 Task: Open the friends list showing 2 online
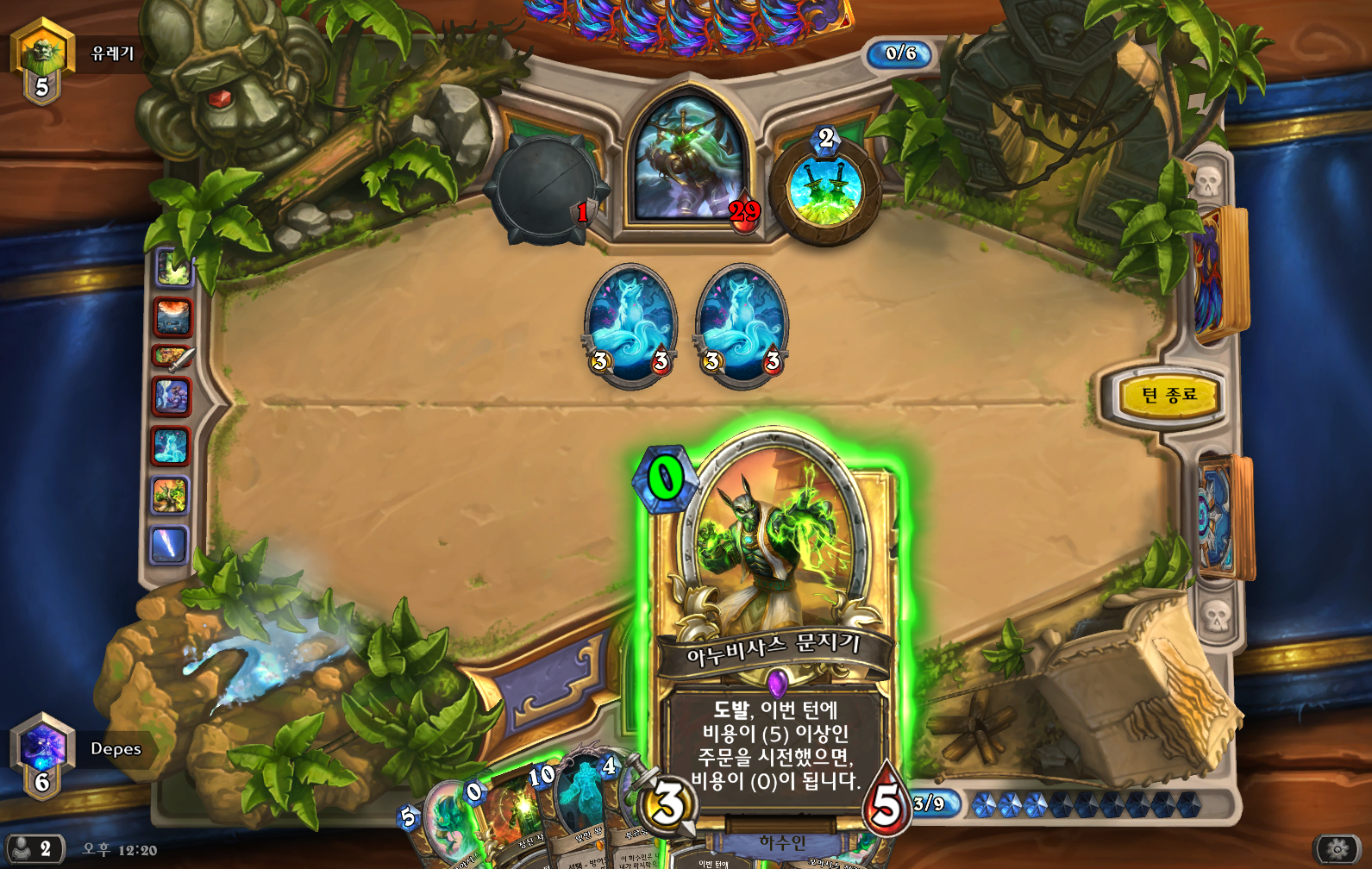pyautogui.click(x=34, y=849)
